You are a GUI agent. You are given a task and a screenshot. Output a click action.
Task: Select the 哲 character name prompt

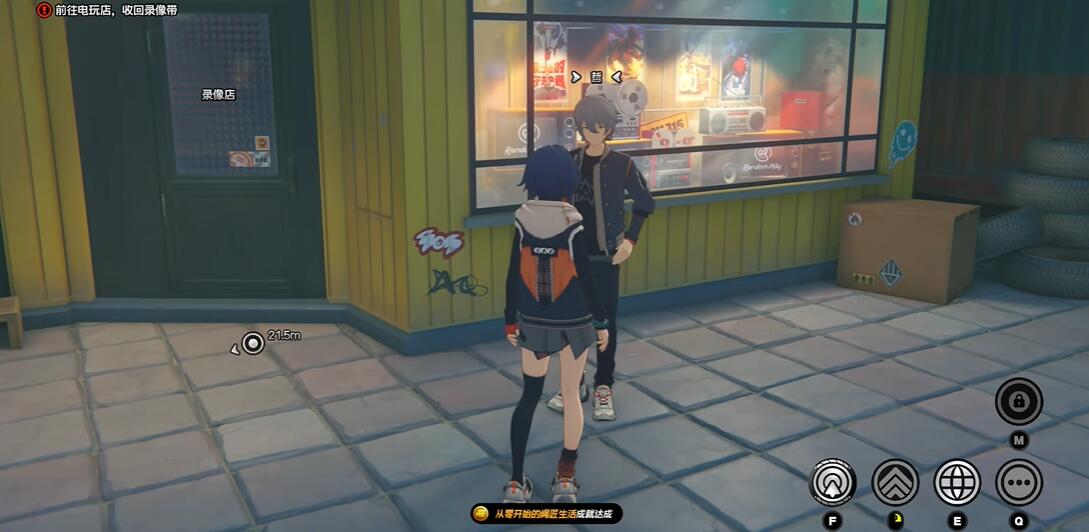coord(596,77)
